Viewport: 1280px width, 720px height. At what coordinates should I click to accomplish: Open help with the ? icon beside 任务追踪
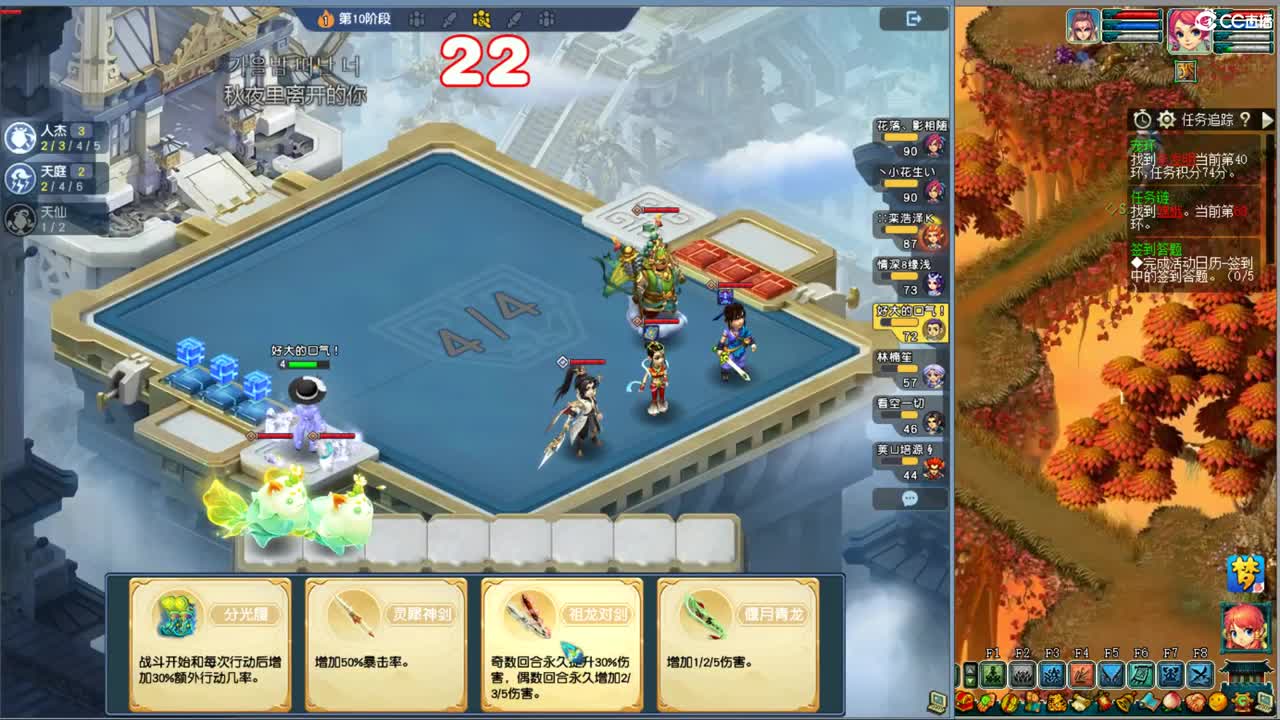[1244, 121]
